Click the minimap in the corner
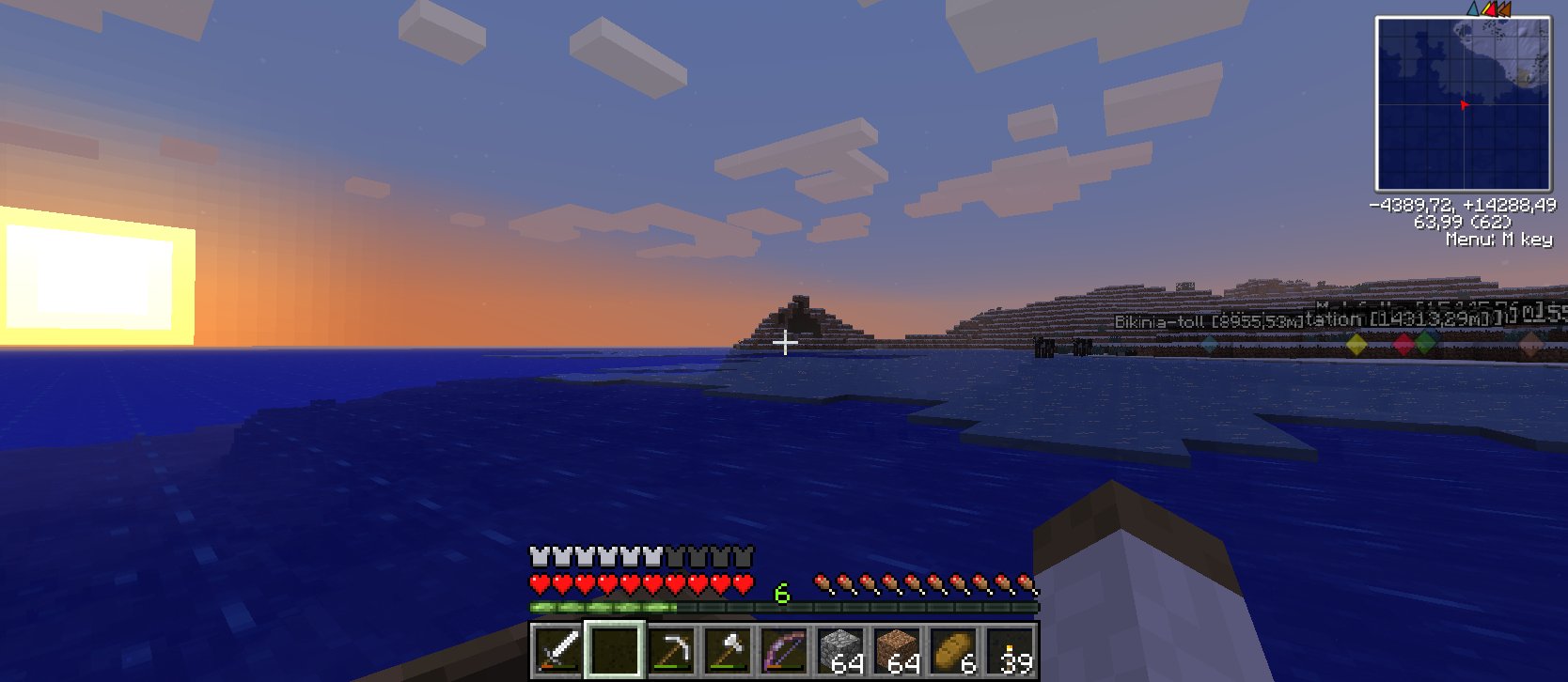The width and height of the screenshot is (1568, 682). coord(1463,103)
